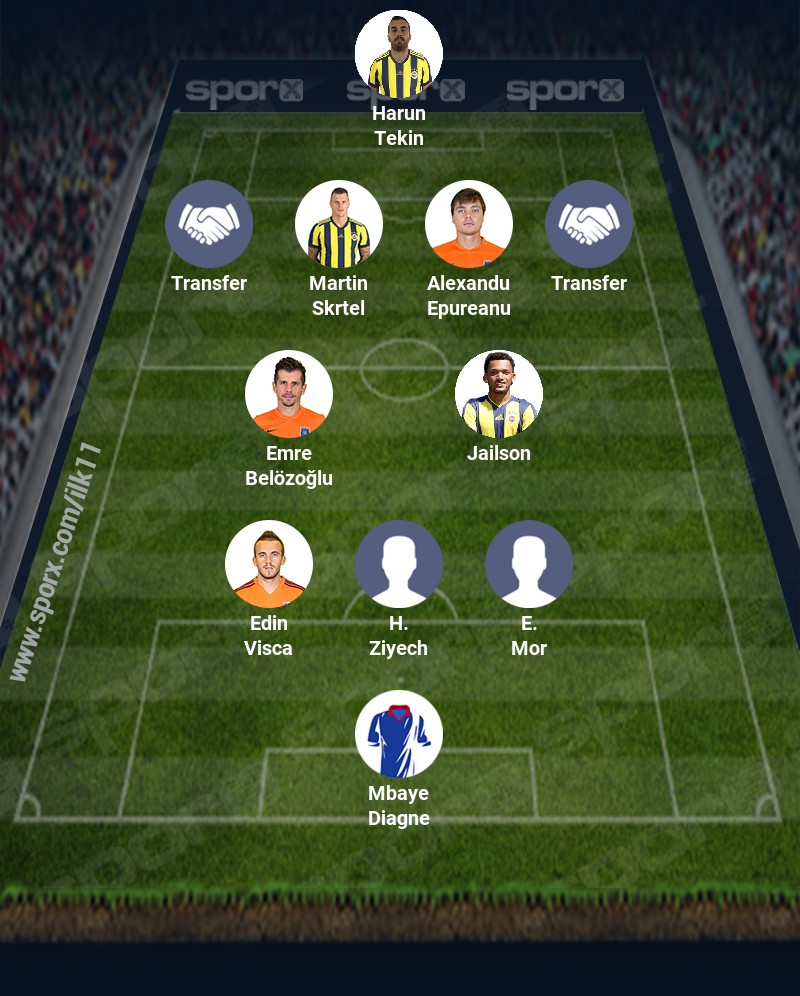Select the H. Ziyech placeholder slot
The width and height of the screenshot is (800, 996).
coord(399,564)
